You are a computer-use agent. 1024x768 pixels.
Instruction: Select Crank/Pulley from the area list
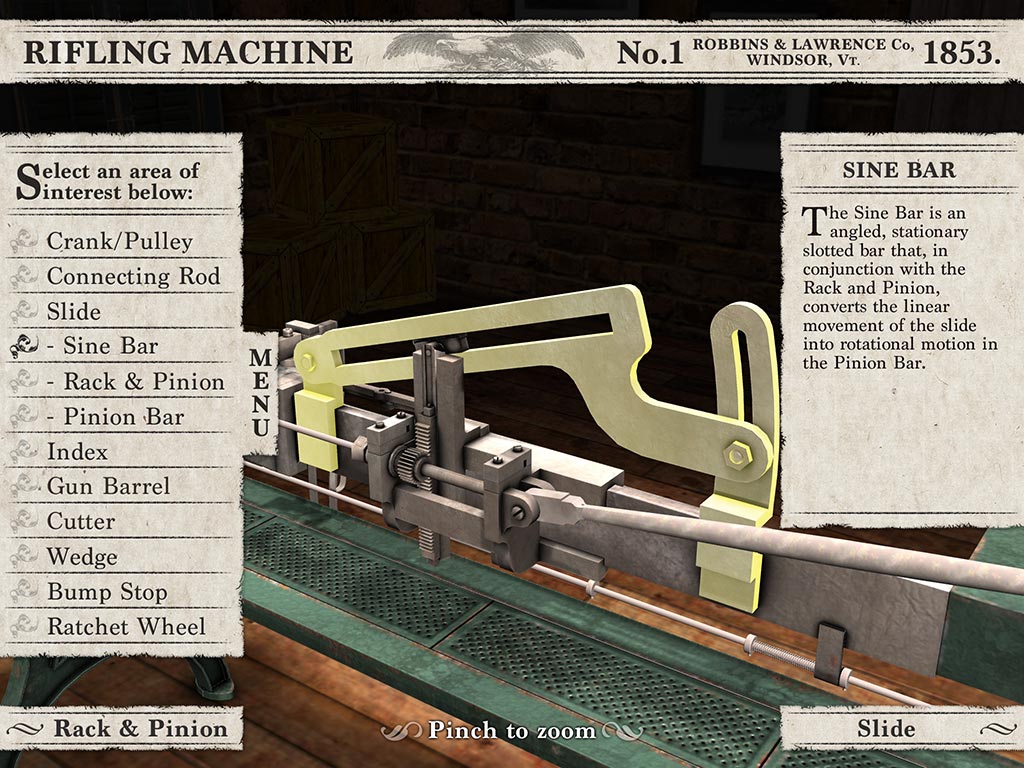(x=119, y=241)
